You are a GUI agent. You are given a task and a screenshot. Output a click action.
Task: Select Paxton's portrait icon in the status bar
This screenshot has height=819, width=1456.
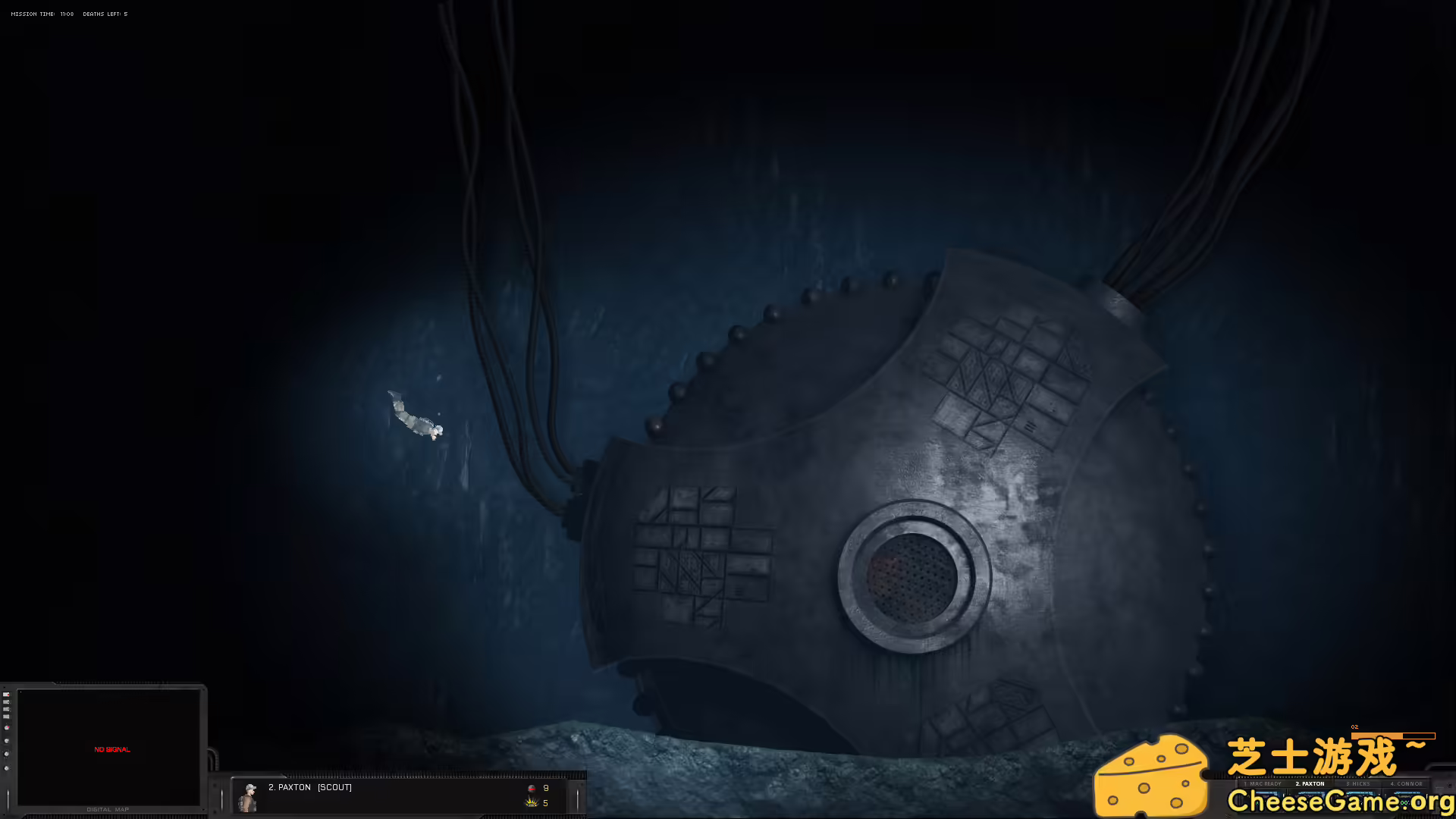tap(249, 796)
